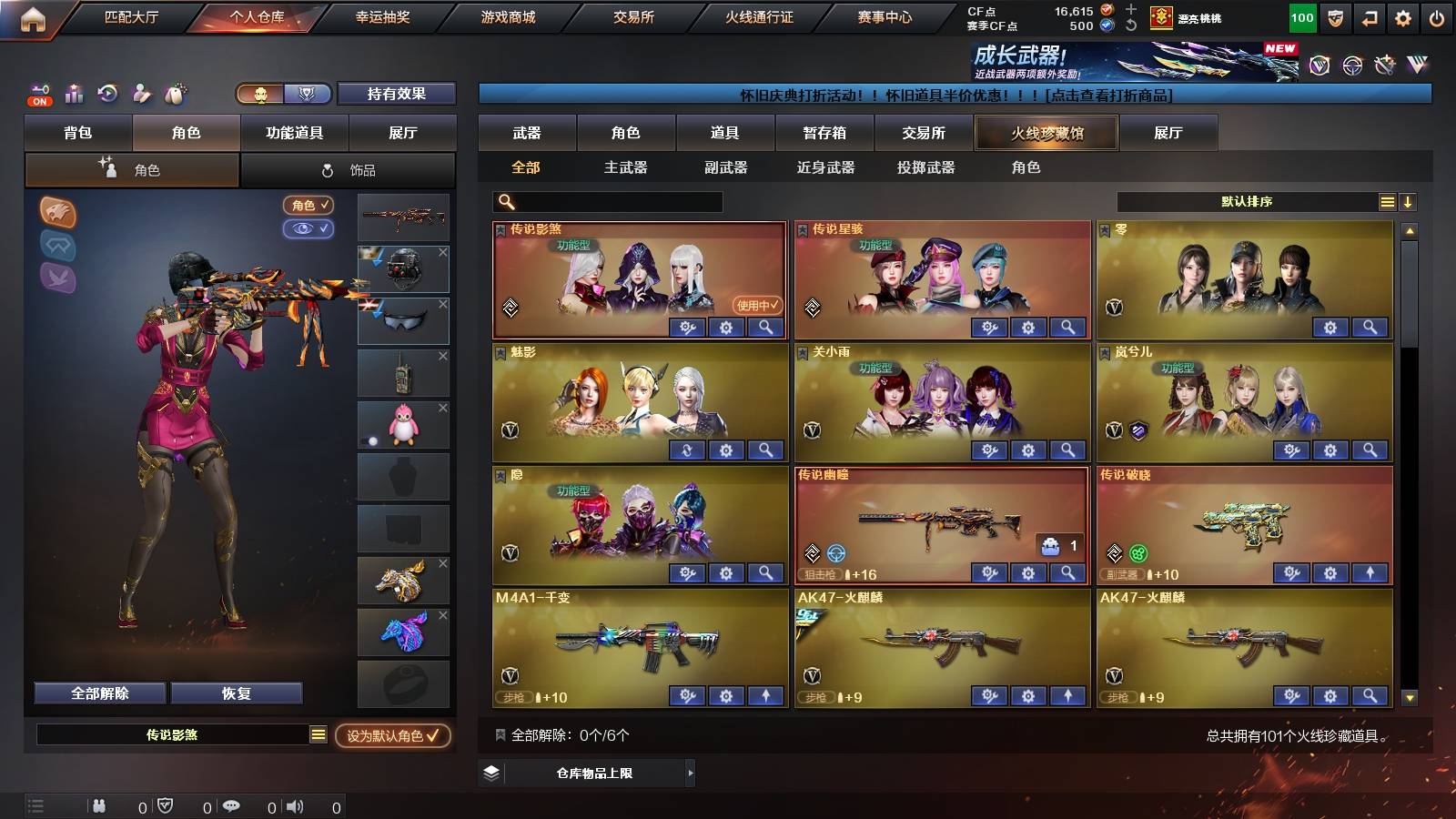The height and width of the screenshot is (819, 1456).
Task: Click the green 100 level indicator at top right
Action: tap(1301, 17)
